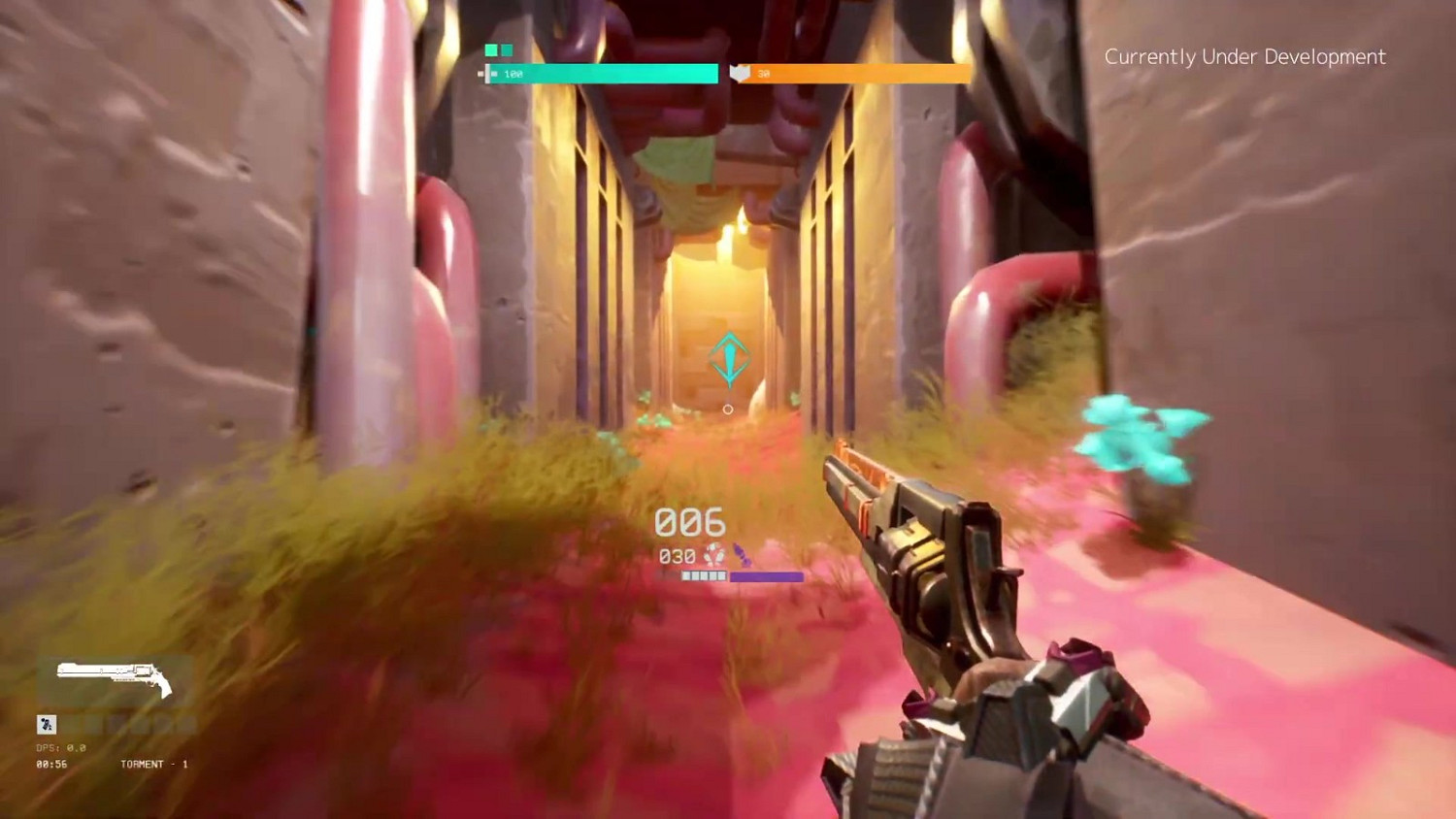Click the white crystal icon beside the 030 ammo
1456x819 pixels.
[715, 555]
